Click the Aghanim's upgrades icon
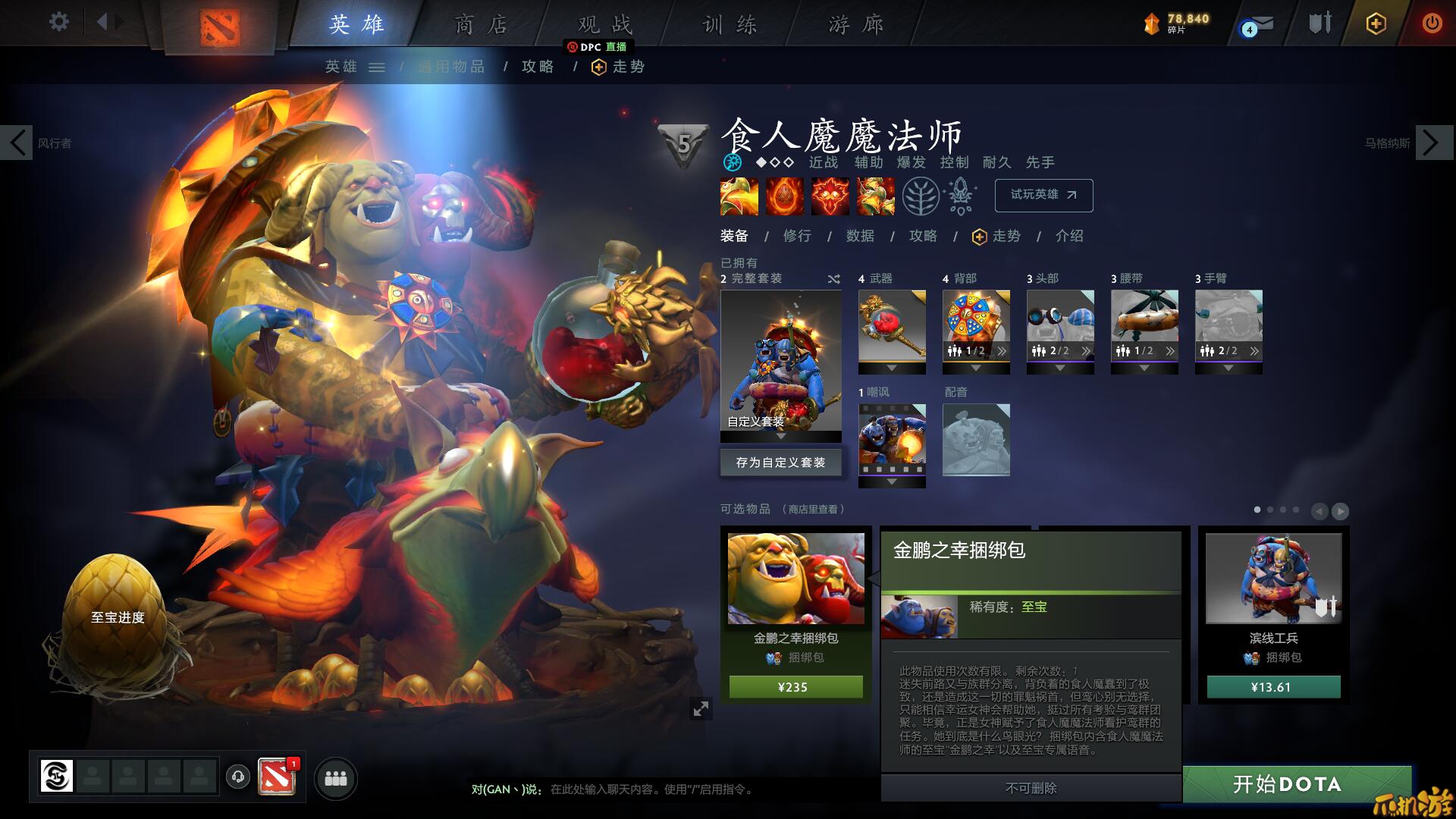This screenshot has height=819, width=1456. coord(959,196)
